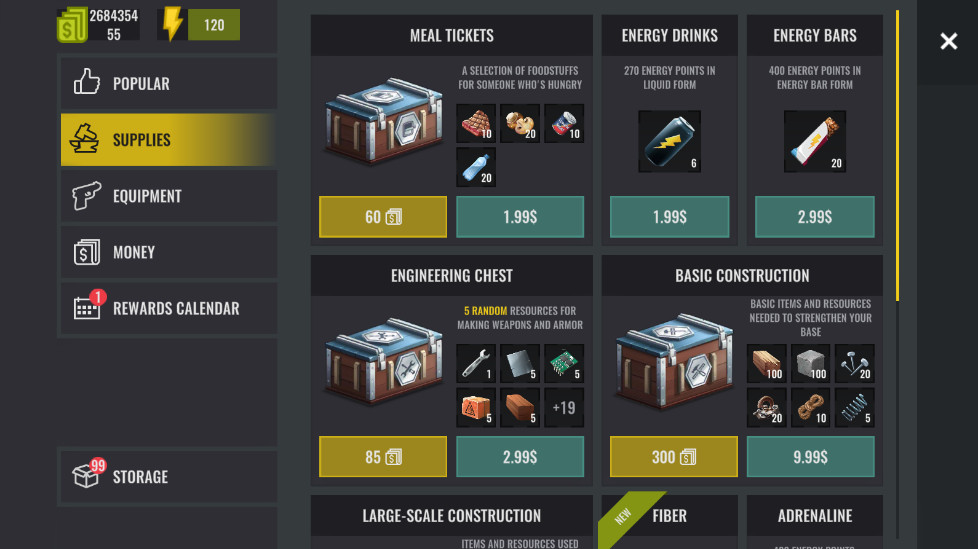
Task: Buy Engineering Chest for 85 cash
Action: click(382, 457)
